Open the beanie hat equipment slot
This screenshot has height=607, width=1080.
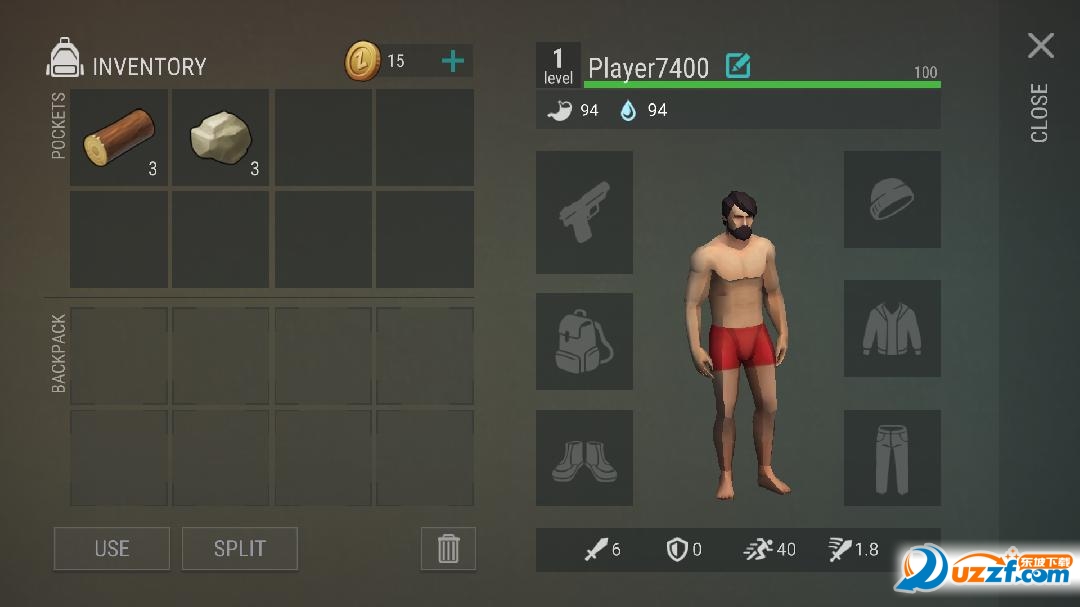tap(892, 199)
